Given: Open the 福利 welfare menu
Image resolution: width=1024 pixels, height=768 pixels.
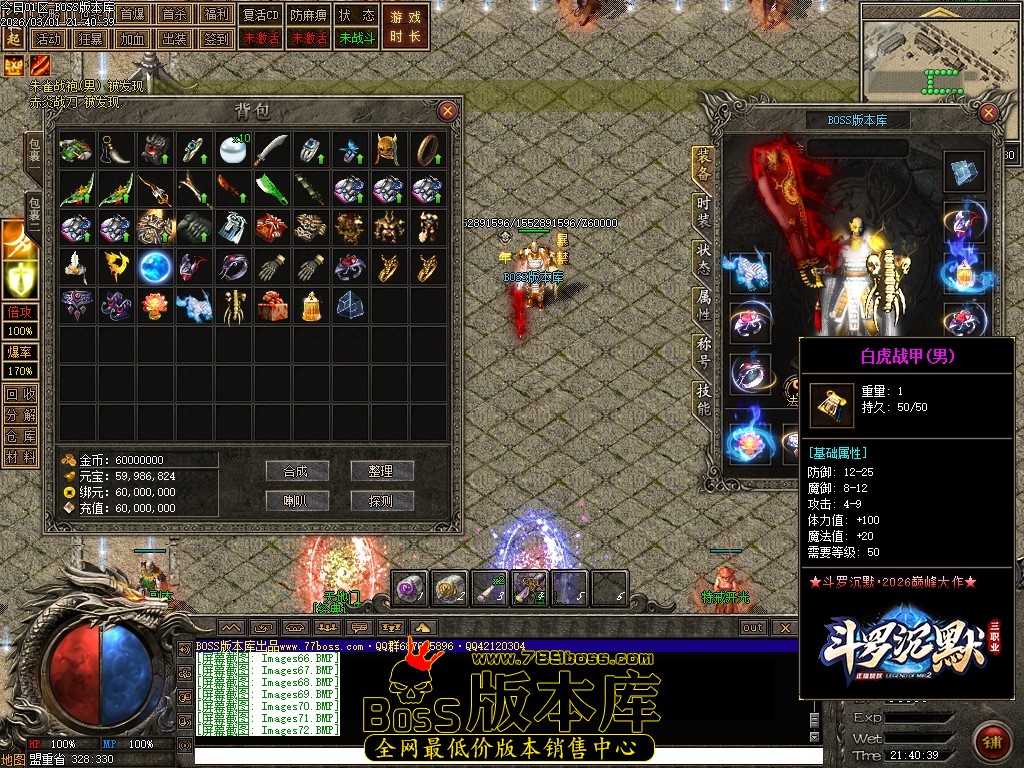Looking at the screenshot, I should (x=215, y=15).
